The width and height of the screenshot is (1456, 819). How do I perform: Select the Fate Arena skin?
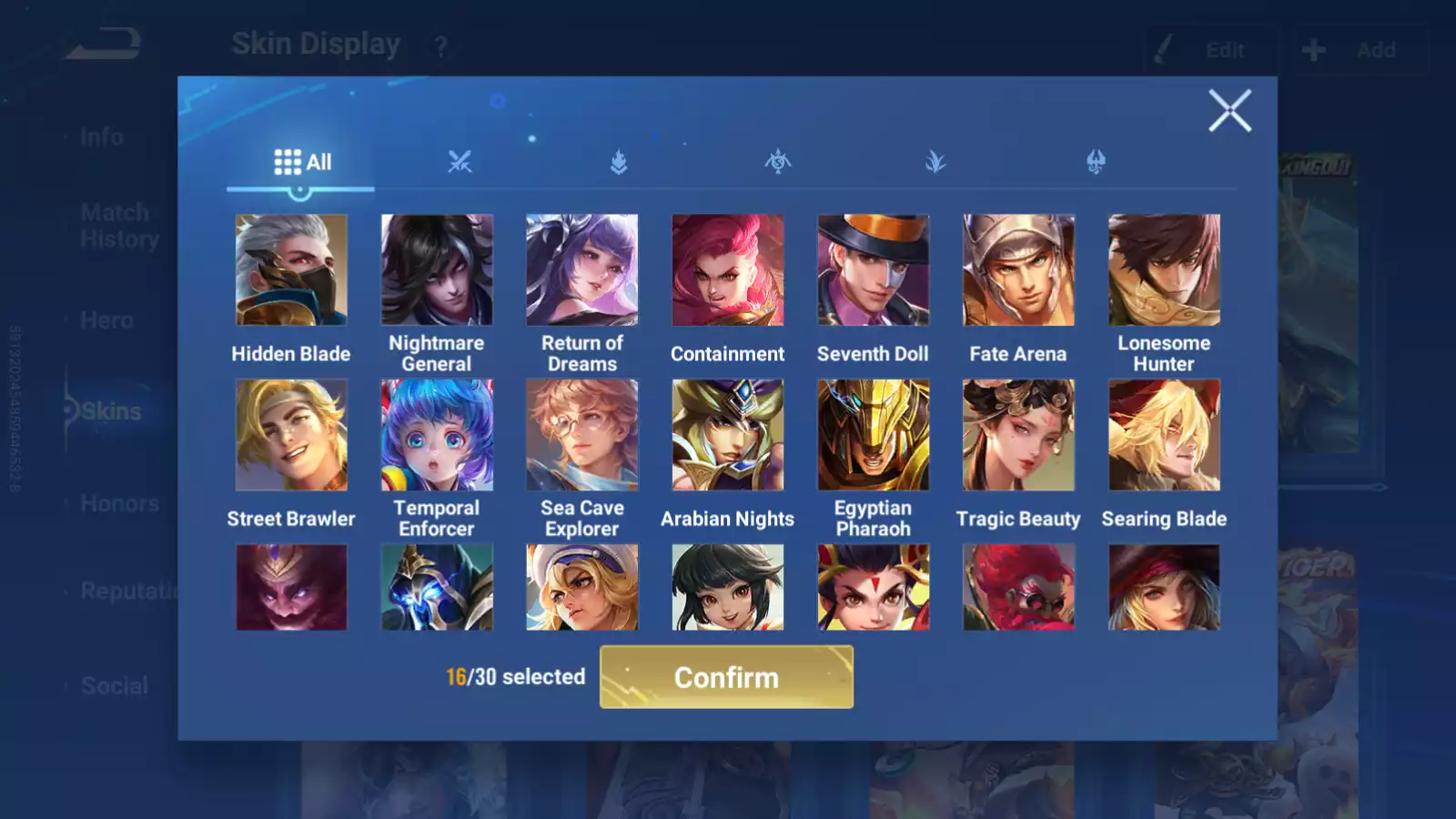[1018, 270]
